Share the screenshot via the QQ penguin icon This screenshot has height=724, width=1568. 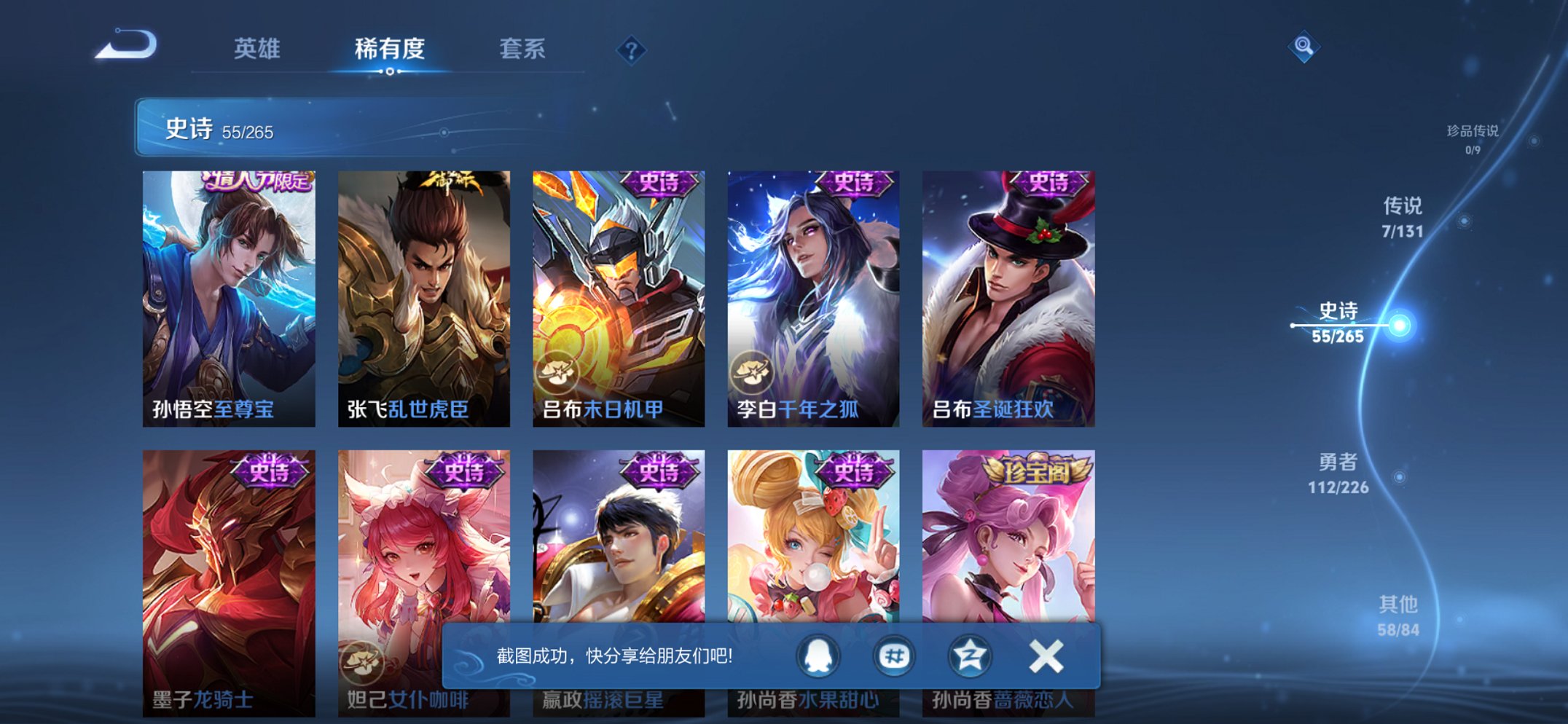818,656
